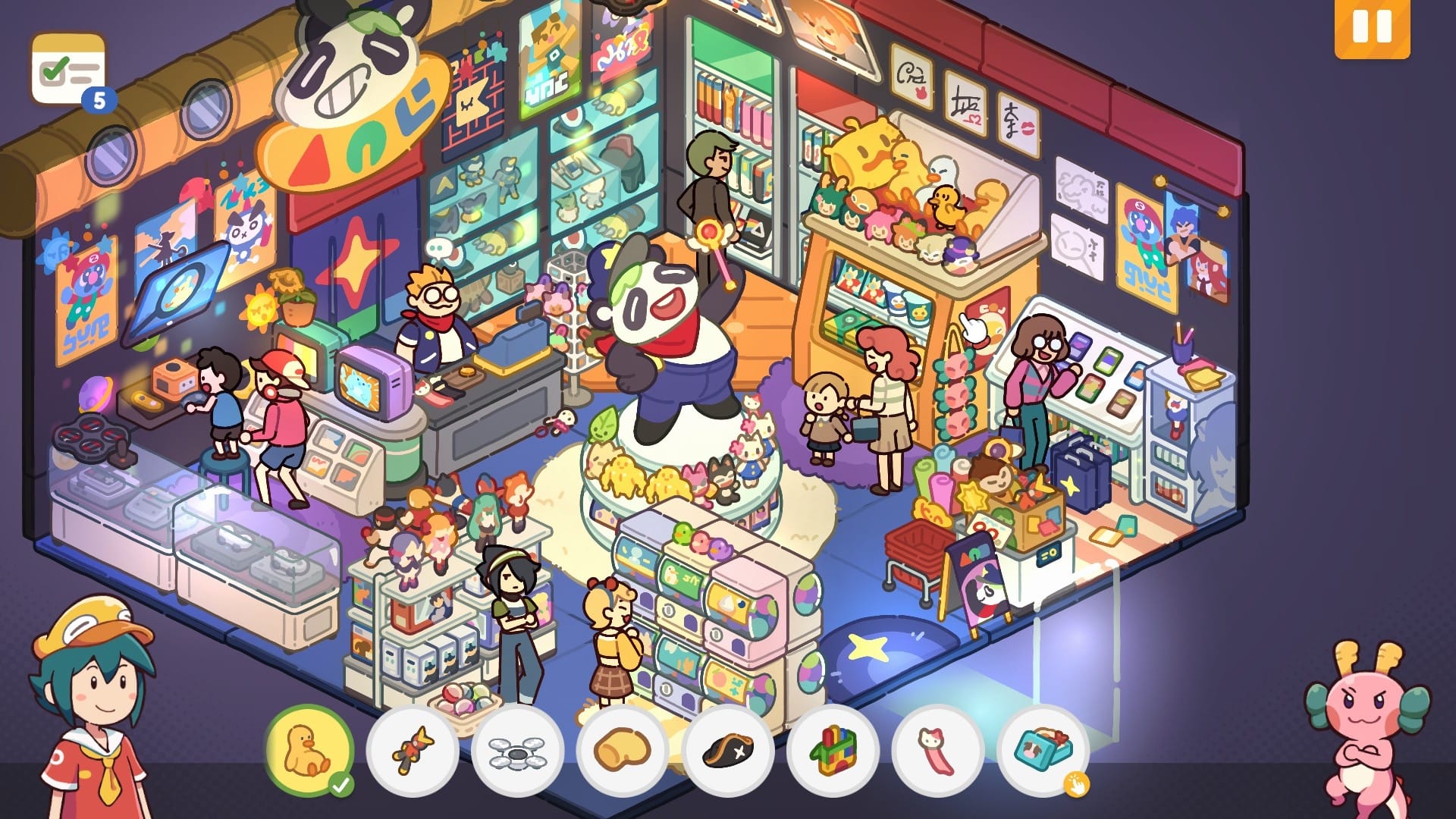Open the checklist with the 5 badge
The height and width of the screenshot is (819, 1456).
(68, 71)
